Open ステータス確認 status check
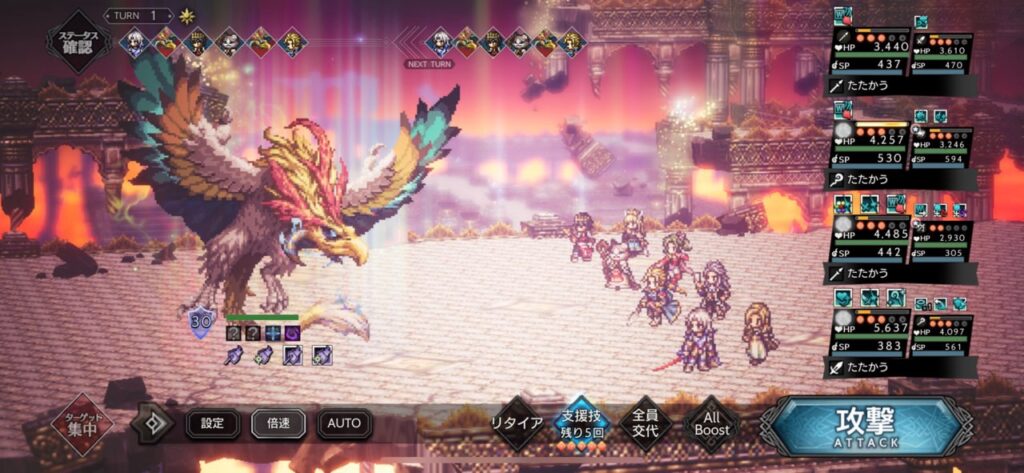Screen dimensions: 1024x473 [x=78, y=40]
